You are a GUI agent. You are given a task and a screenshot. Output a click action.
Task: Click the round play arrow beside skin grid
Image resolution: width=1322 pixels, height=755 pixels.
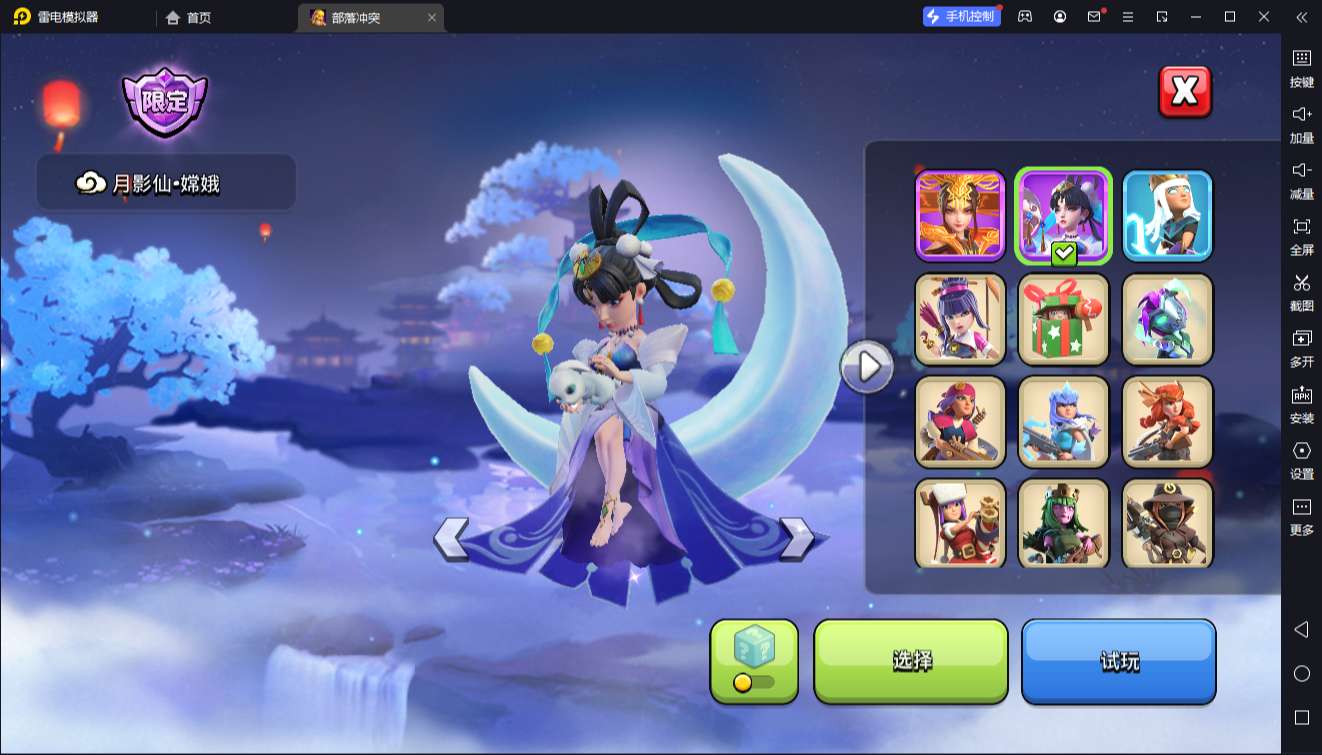pyautogui.click(x=866, y=368)
